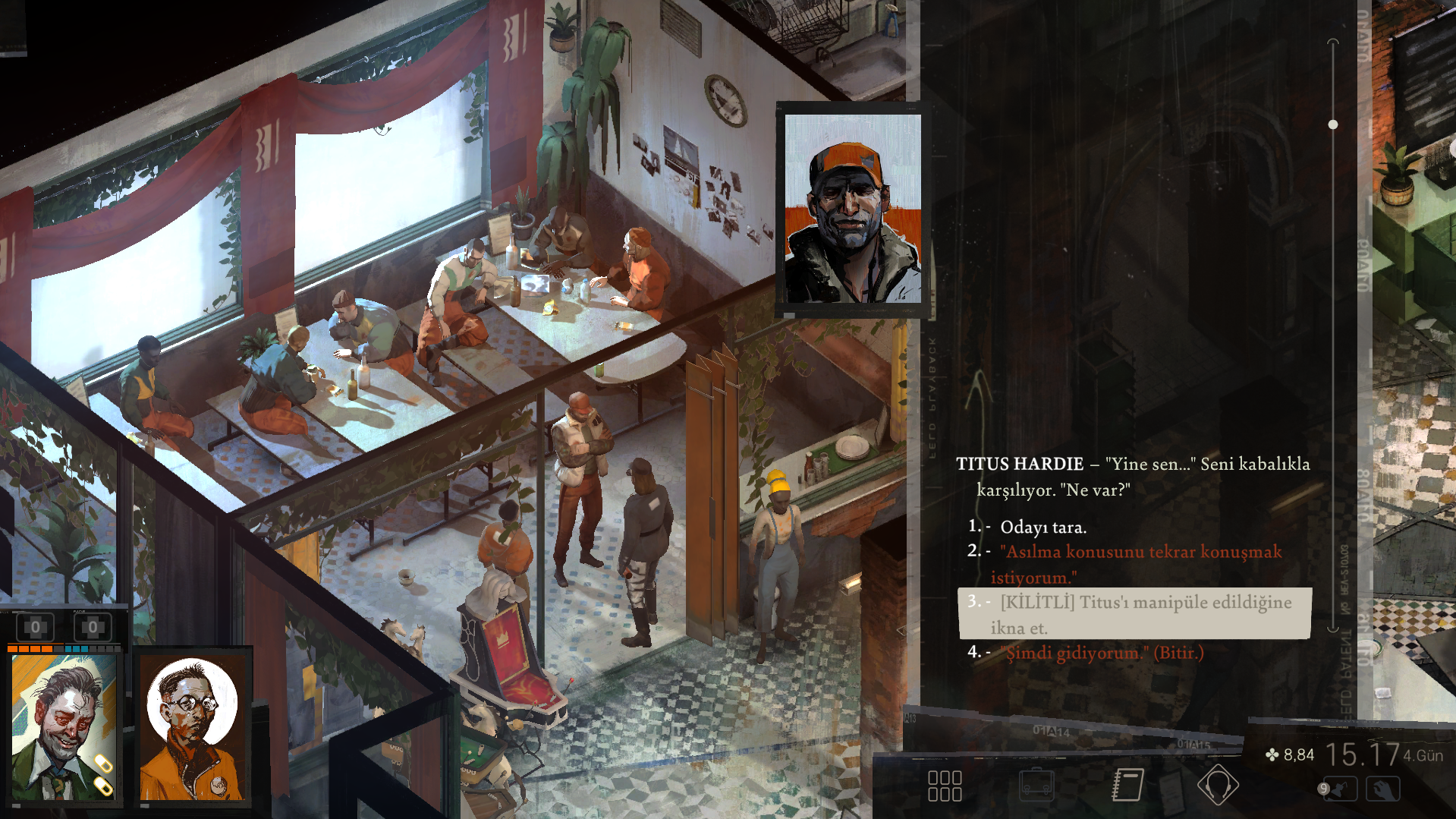This screenshot has width=1456, height=819.
Task: Select the hand-shaped held item slot
Action: [x=1382, y=789]
